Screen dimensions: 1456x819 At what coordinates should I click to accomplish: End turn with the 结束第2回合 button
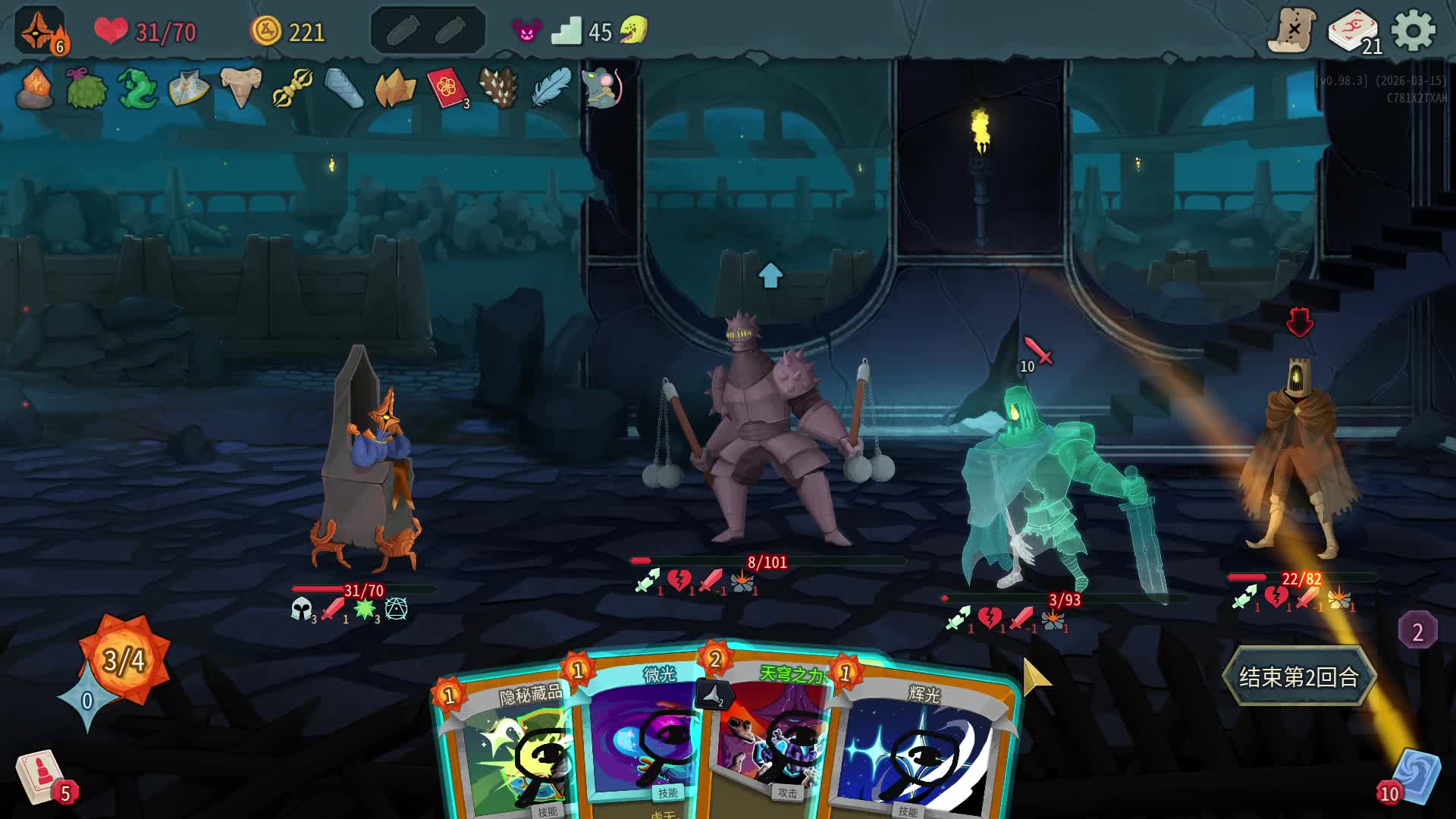coord(1298,676)
